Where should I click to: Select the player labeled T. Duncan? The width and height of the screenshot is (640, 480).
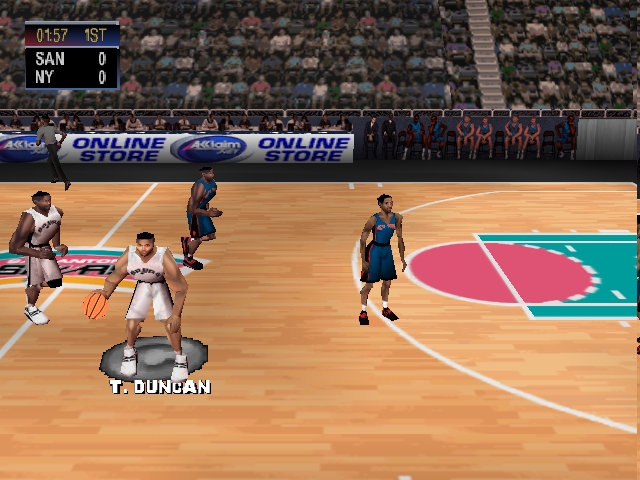click(151, 300)
